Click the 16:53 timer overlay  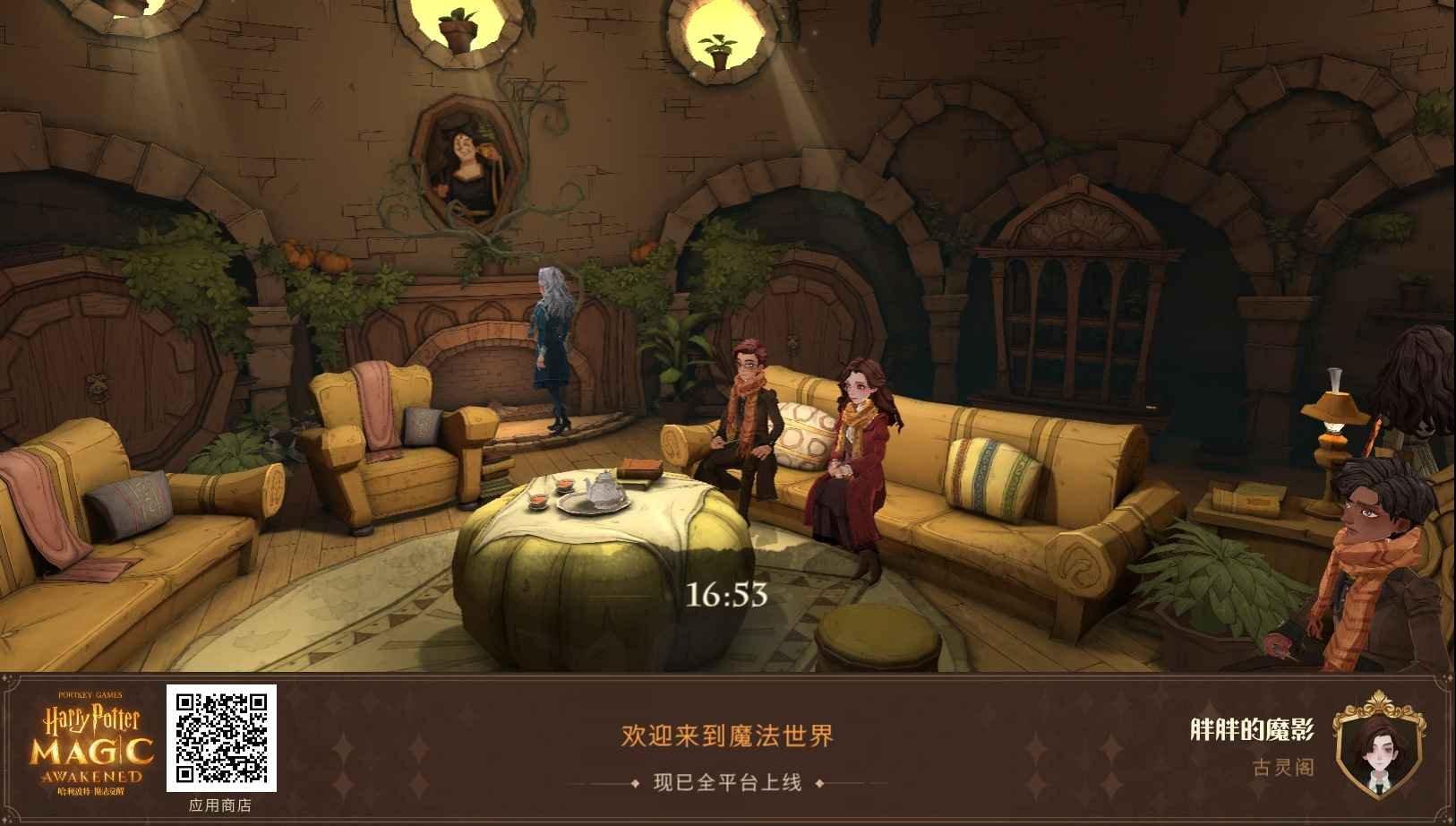pos(727,593)
